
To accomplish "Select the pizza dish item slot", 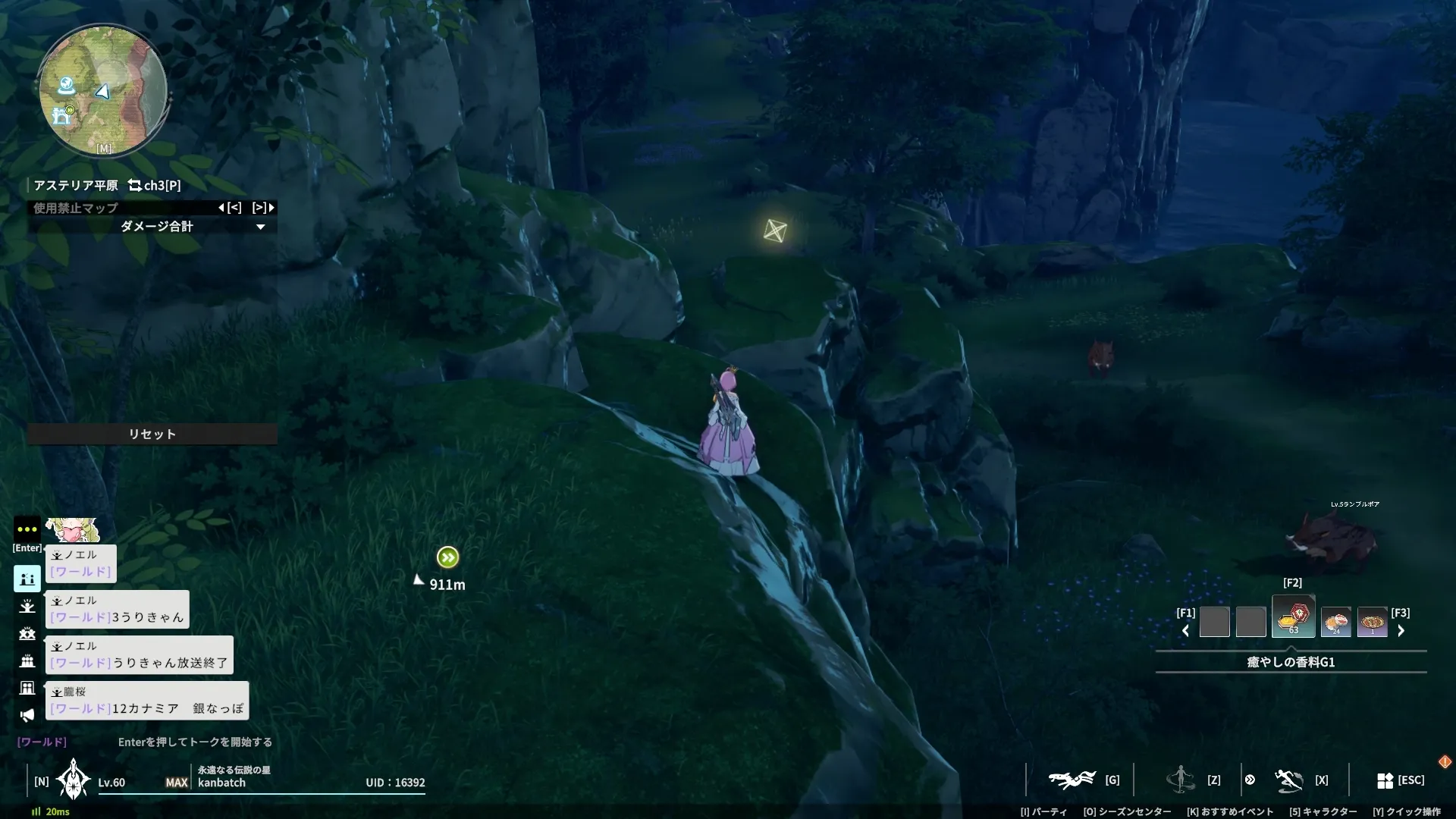I will 1372,623.
